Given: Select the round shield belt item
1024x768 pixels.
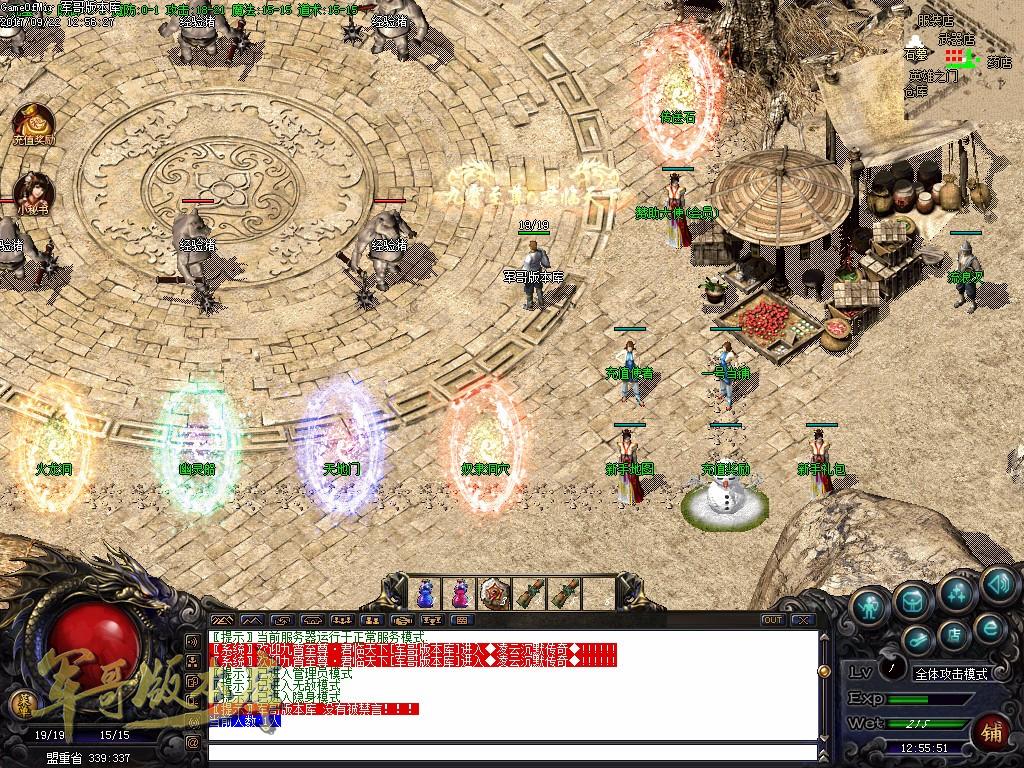Looking at the screenshot, I should [x=495, y=593].
